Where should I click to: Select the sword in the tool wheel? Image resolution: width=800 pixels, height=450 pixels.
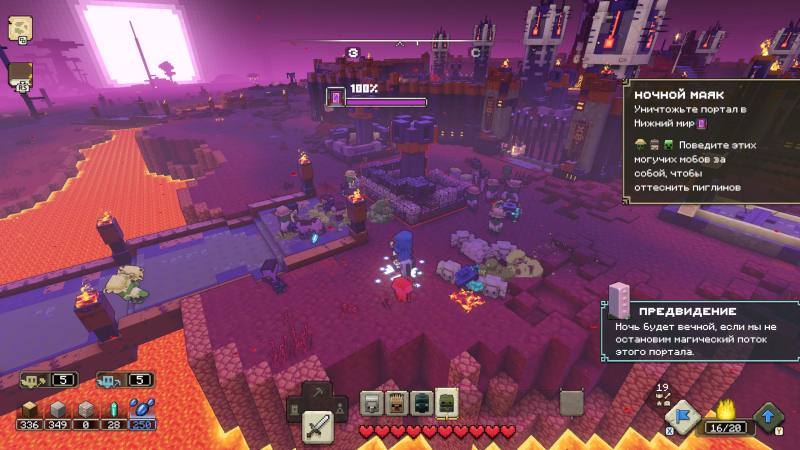click(x=317, y=426)
